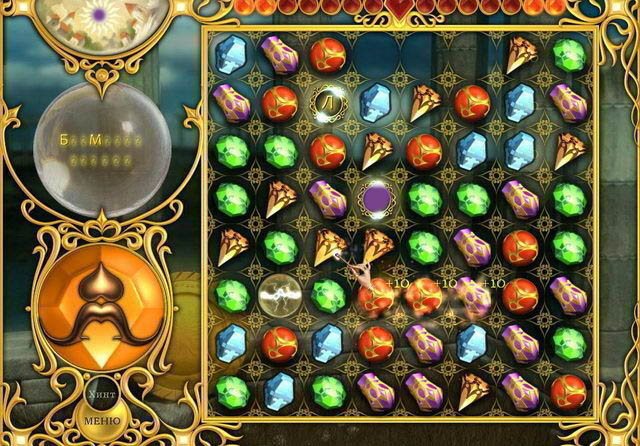This screenshot has height=446, width=640.
Task: Activate the orange spade amulet power
Action: (x=98, y=303)
